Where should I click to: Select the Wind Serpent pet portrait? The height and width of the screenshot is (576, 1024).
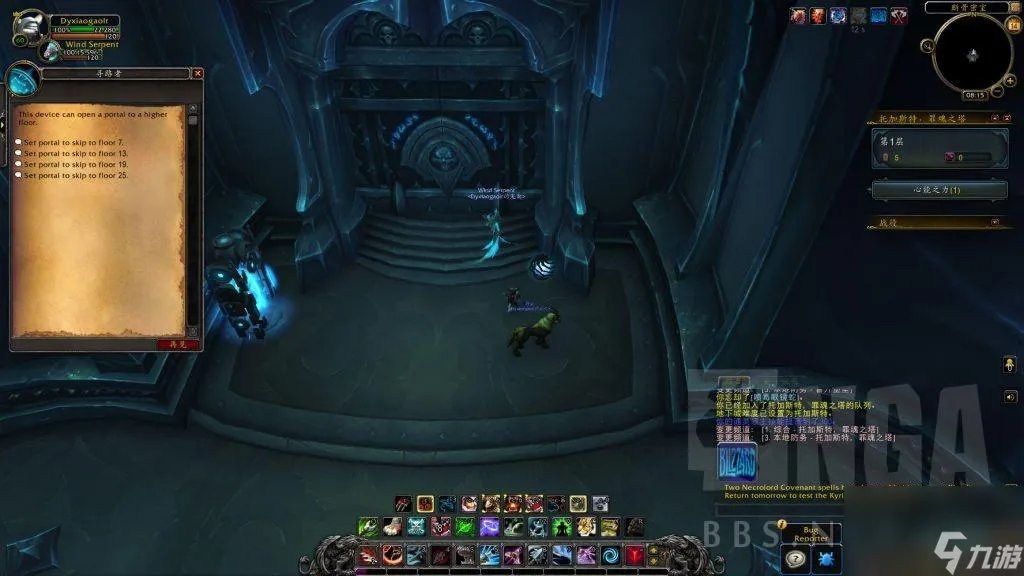pos(50,50)
